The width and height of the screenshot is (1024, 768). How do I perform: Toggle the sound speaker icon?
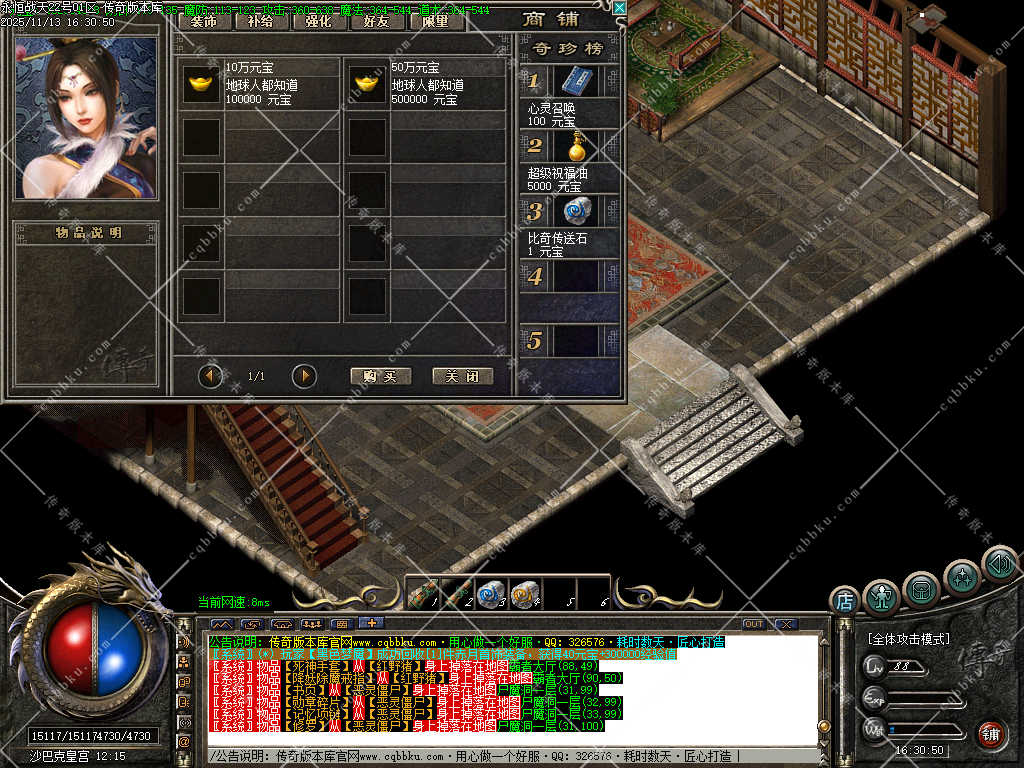click(x=999, y=563)
